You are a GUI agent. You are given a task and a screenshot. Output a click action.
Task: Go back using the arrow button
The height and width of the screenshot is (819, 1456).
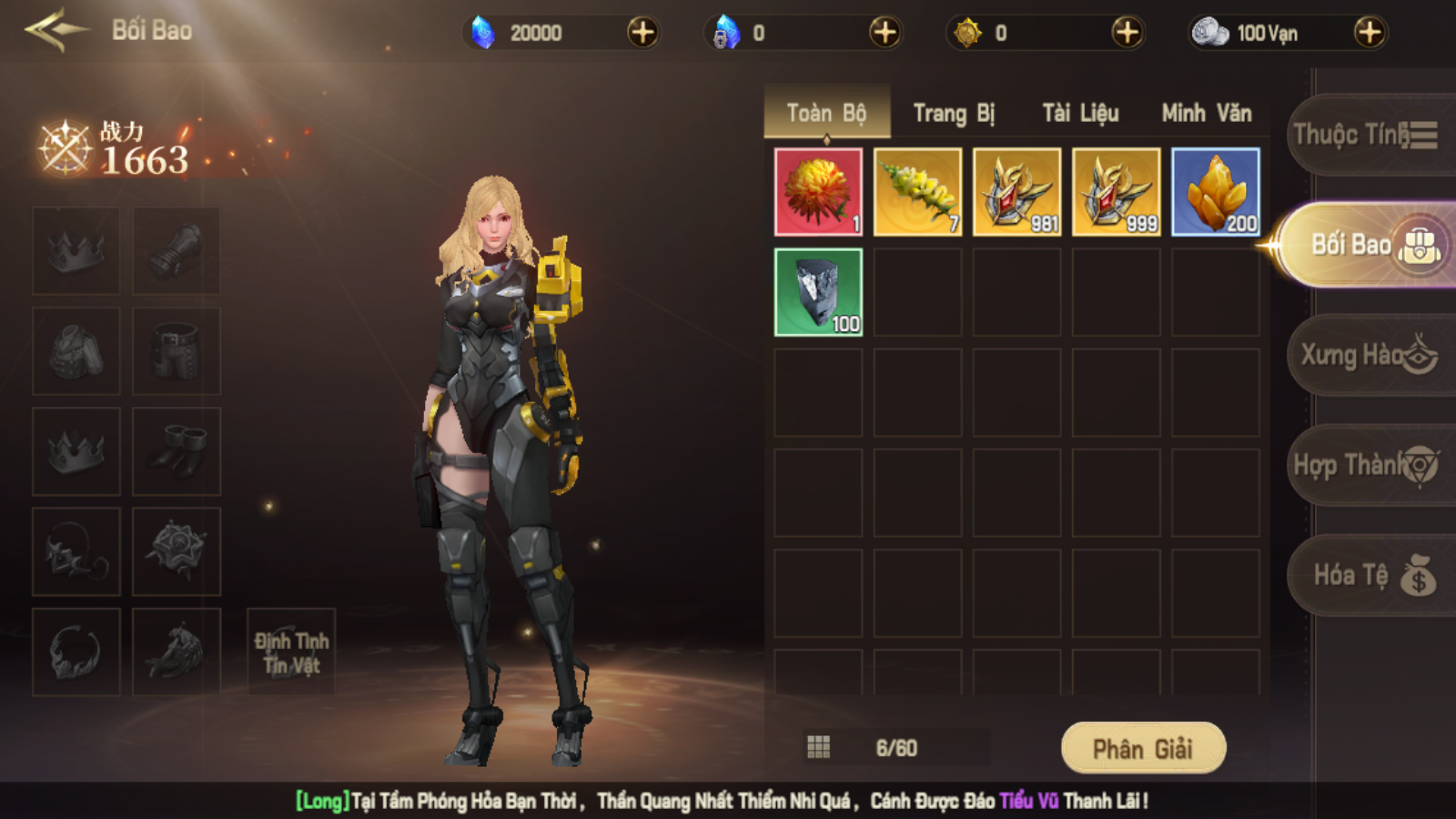pyautogui.click(x=56, y=31)
